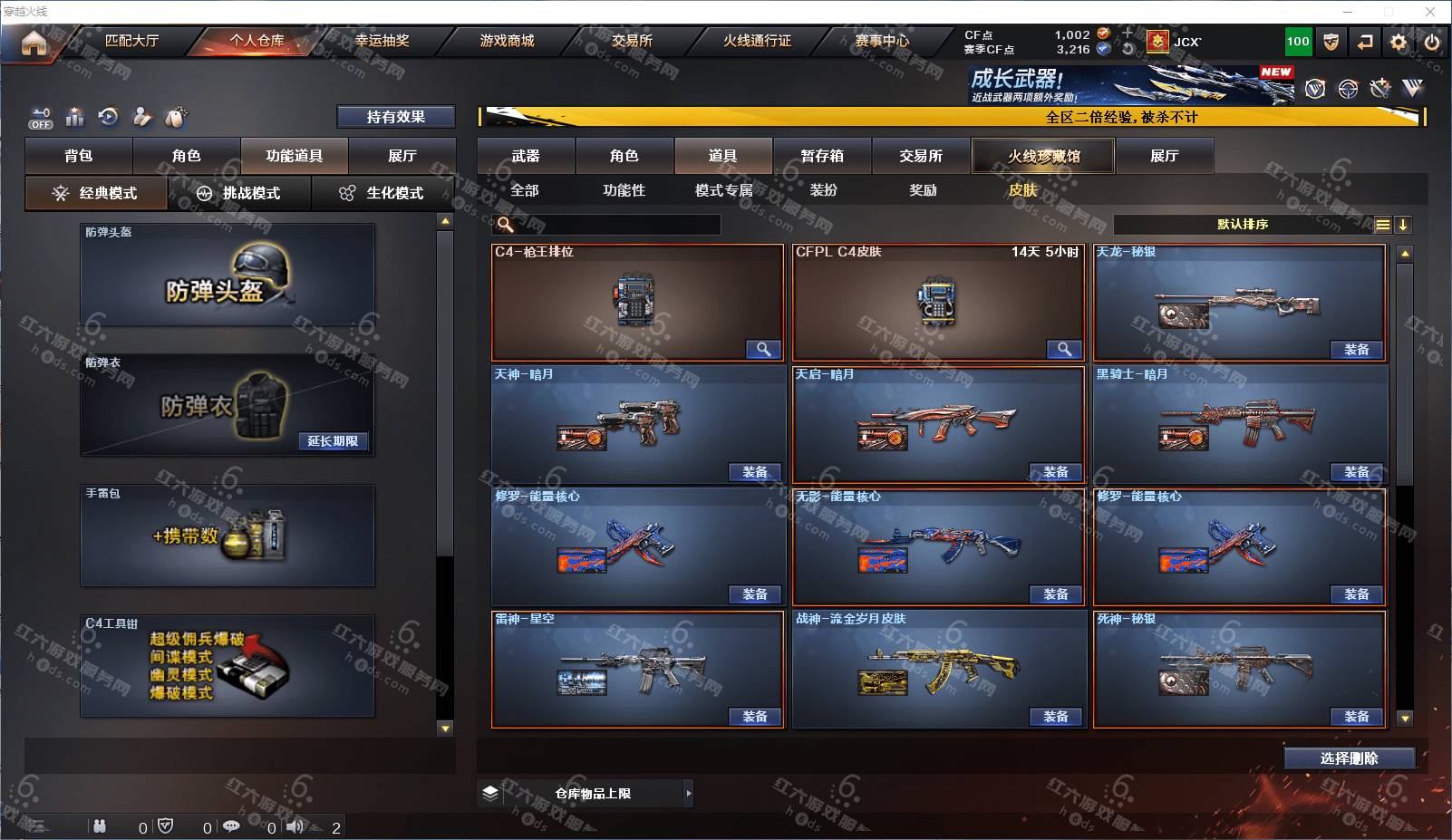Filter by 功能性 functional items

click(624, 190)
